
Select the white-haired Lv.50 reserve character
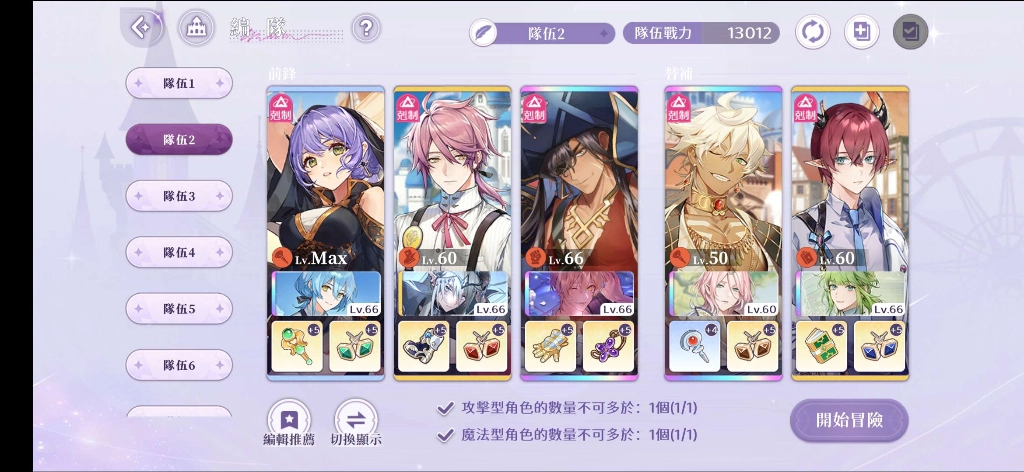tap(722, 180)
